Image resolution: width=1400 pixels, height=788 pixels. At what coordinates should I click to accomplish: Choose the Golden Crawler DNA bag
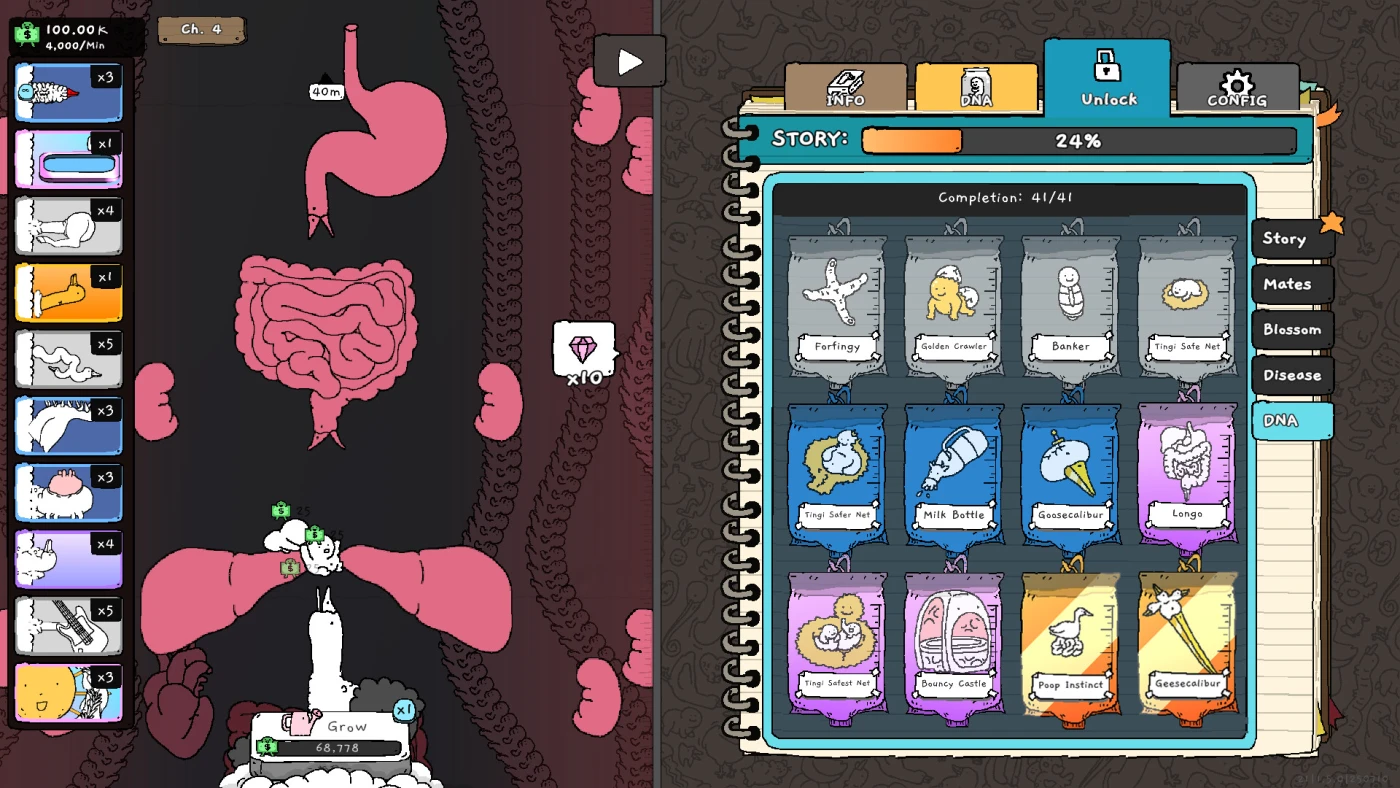click(954, 306)
